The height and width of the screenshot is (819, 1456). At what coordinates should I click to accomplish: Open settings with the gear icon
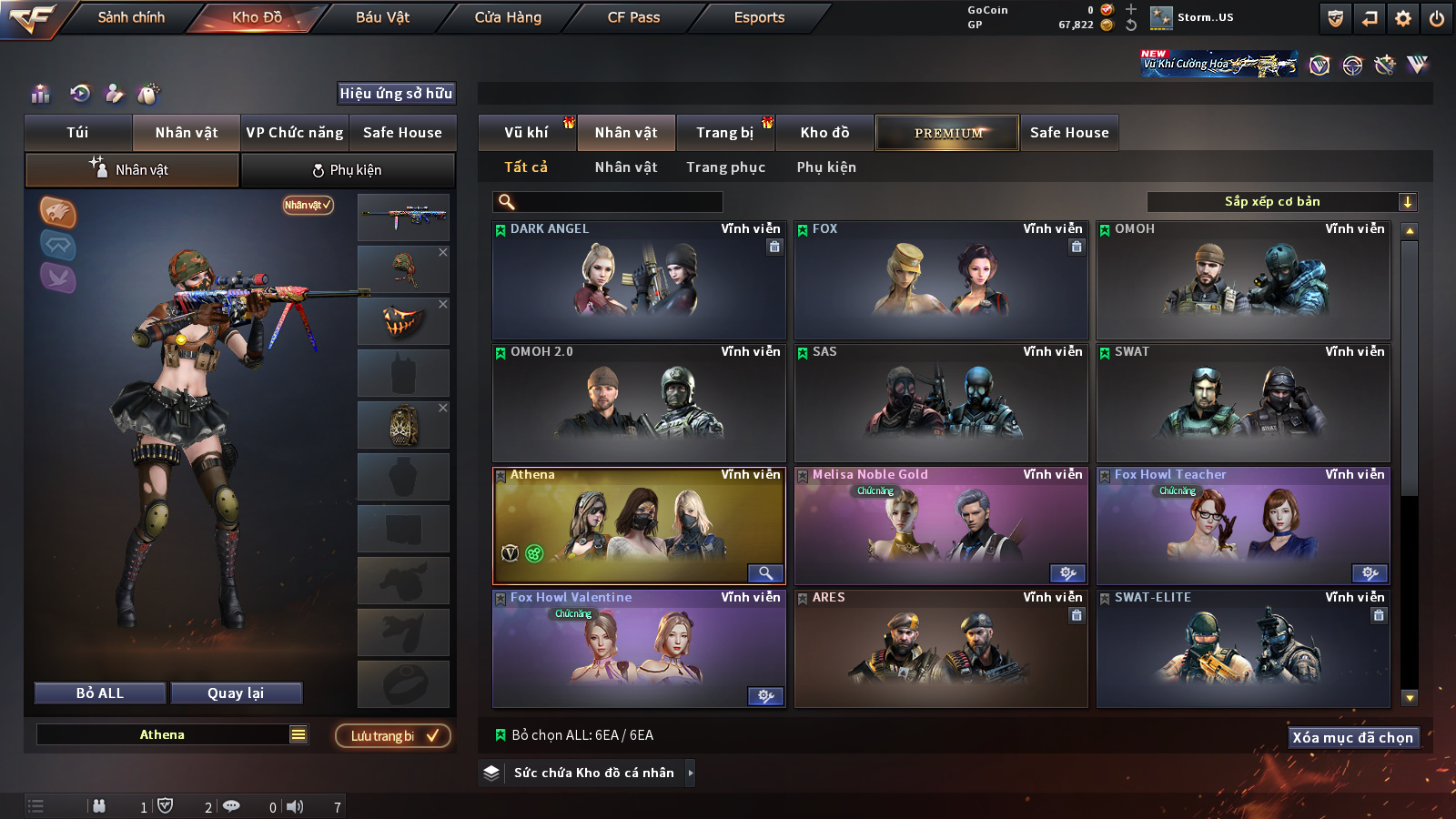1403,18
